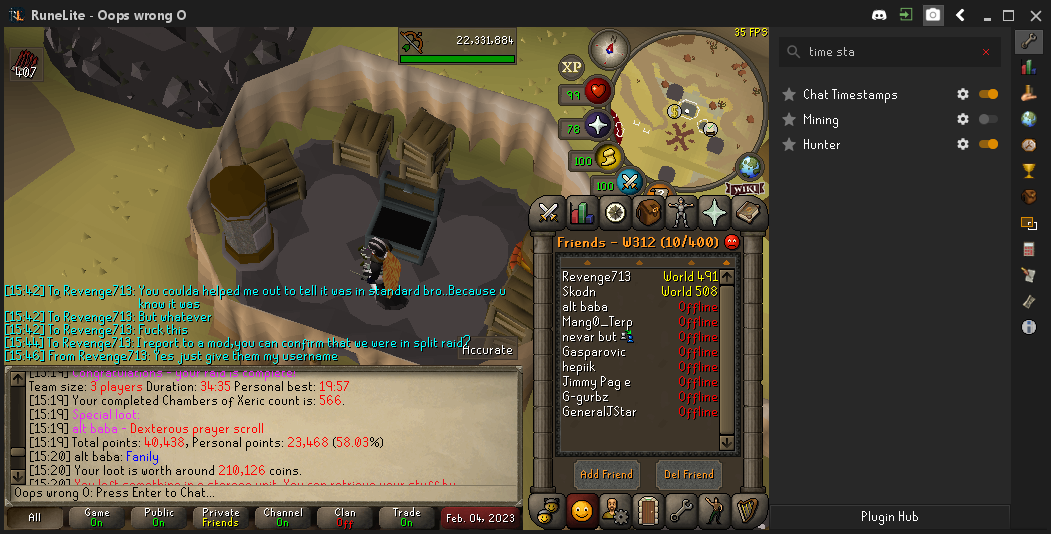Toggle the Mining plugin switch
This screenshot has width=1051, height=534.
988,119
